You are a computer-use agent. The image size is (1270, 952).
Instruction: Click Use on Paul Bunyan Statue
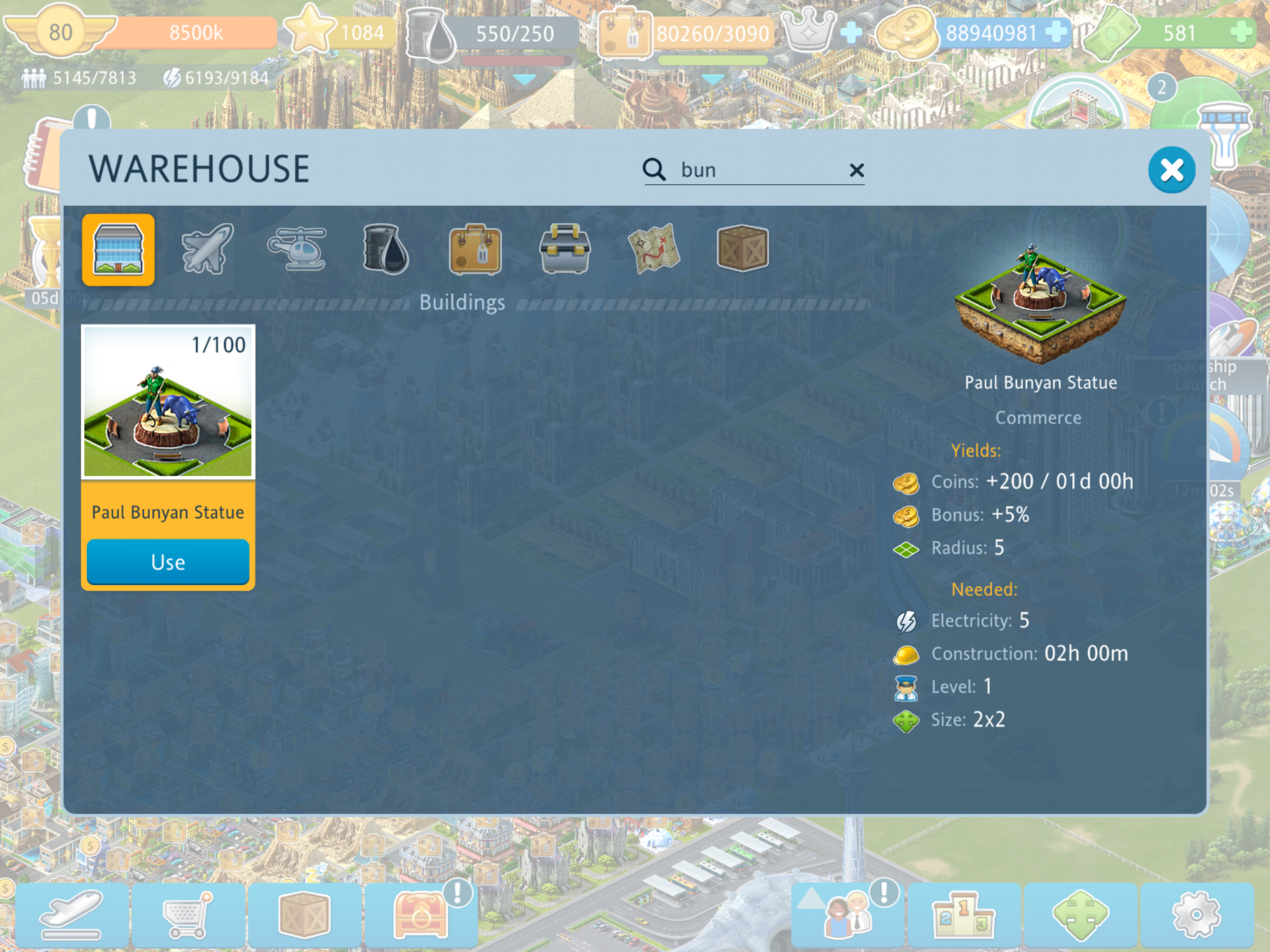167,562
